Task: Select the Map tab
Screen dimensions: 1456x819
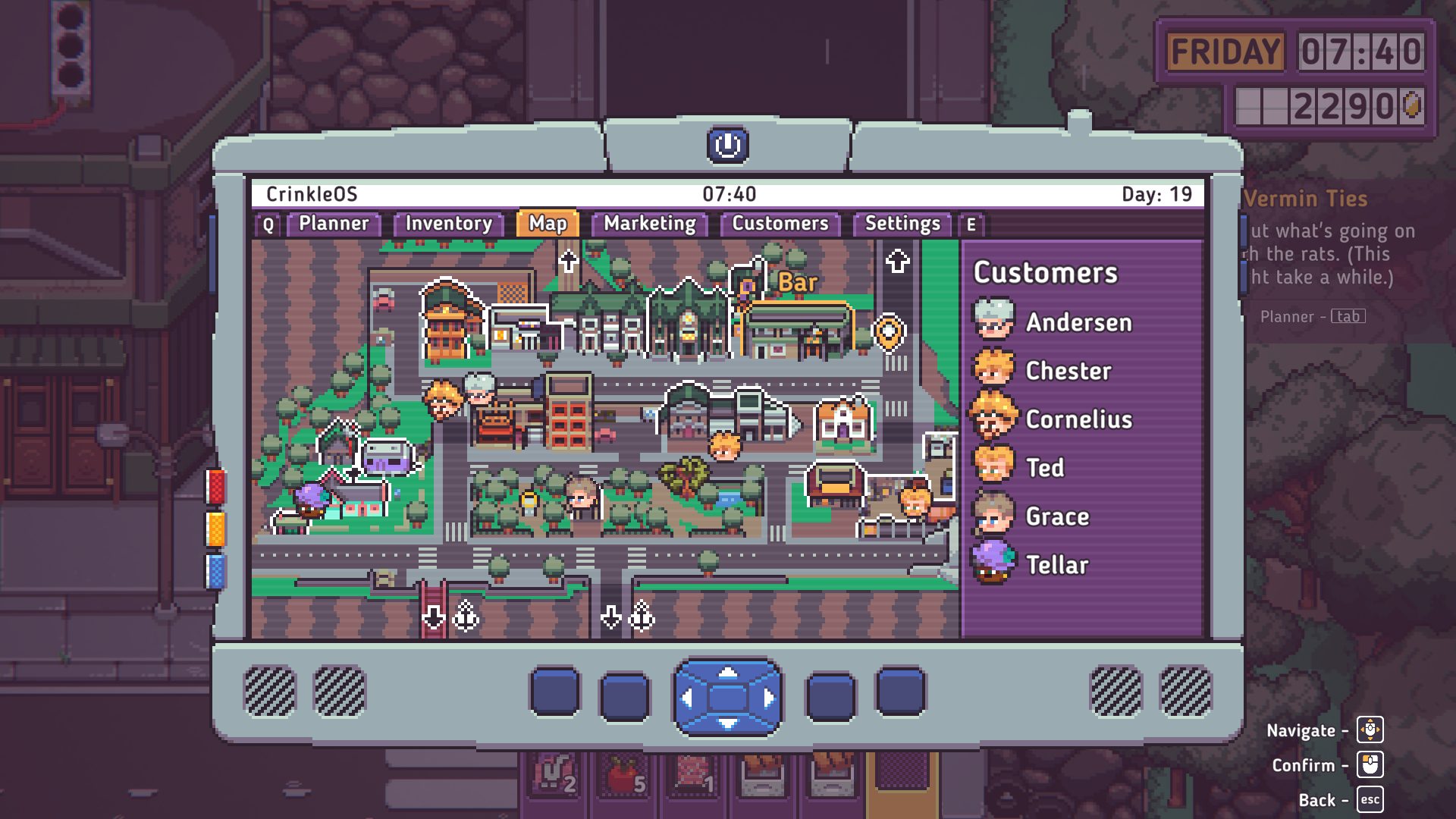Action: pyautogui.click(x=548, y=224)
